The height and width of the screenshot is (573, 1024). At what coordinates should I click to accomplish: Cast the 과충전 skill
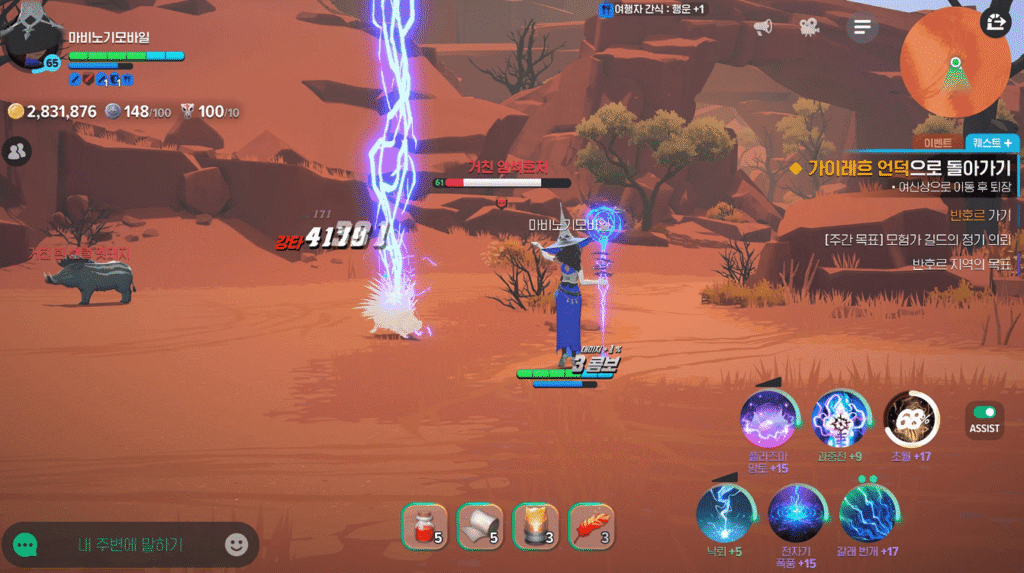coord(839,419)
